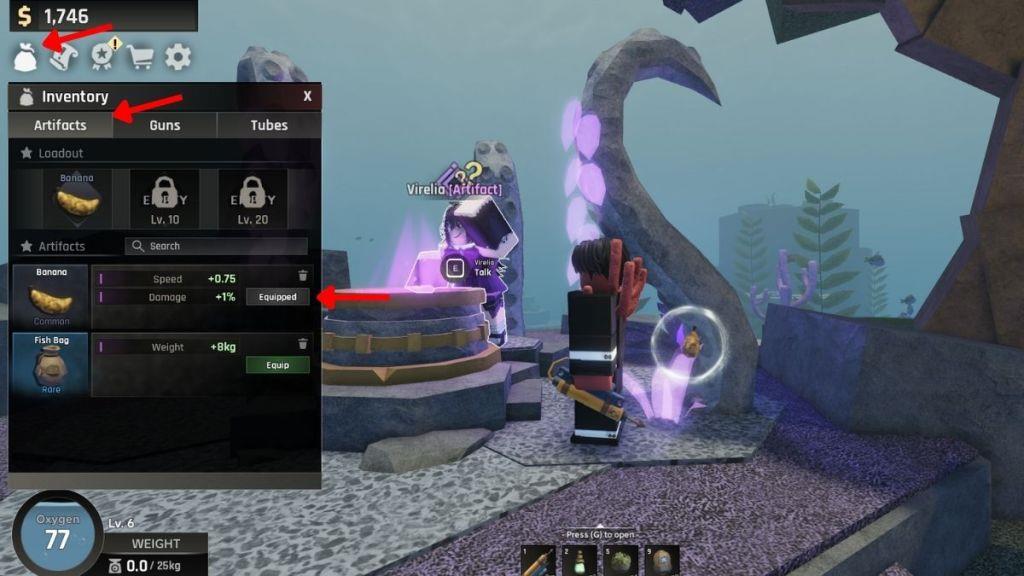Switch to the Tubes tab
The image size is (1024, 576).
269,125
